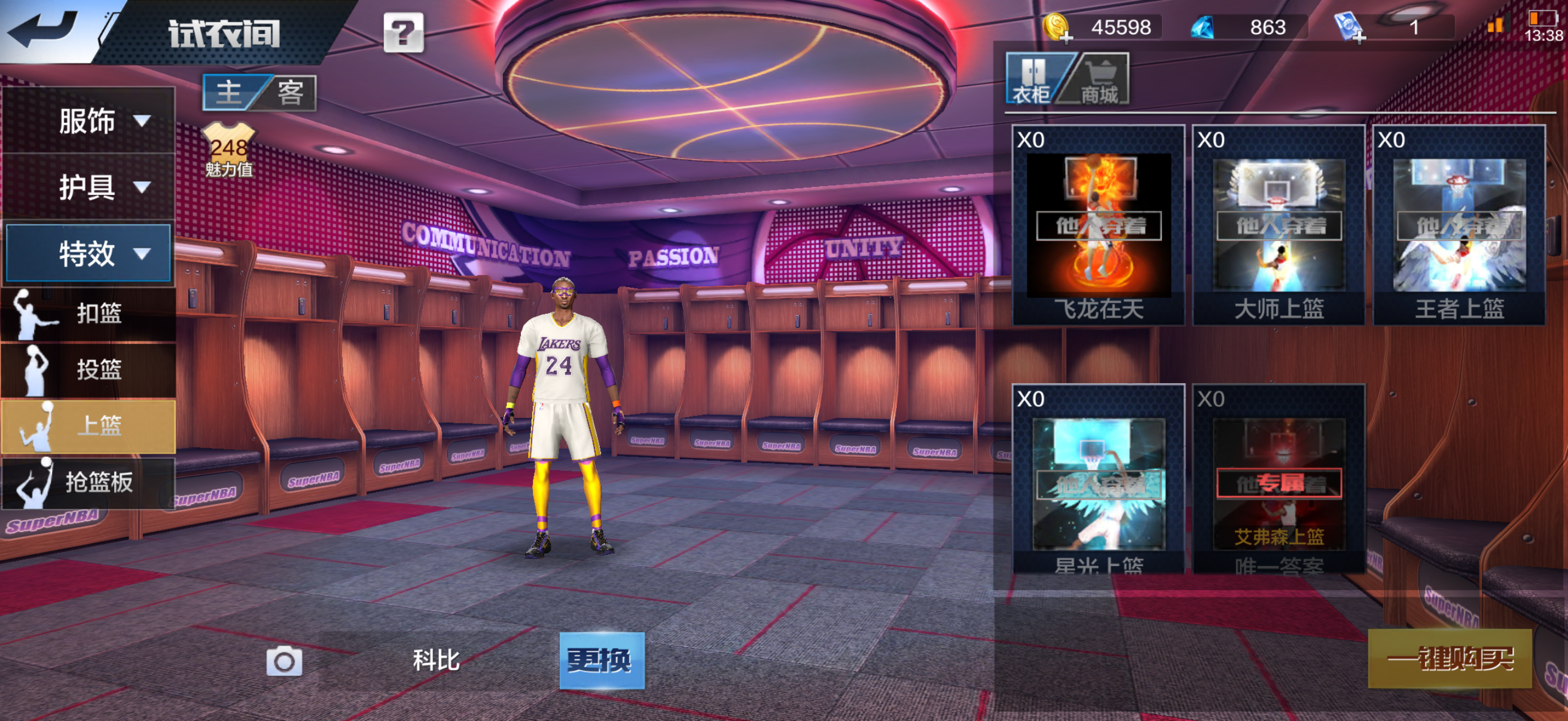Viewport: 1568px width, 721px height.
Task: Choose the 上篮 layup effects entry
Action: click(x=89, y=426)
